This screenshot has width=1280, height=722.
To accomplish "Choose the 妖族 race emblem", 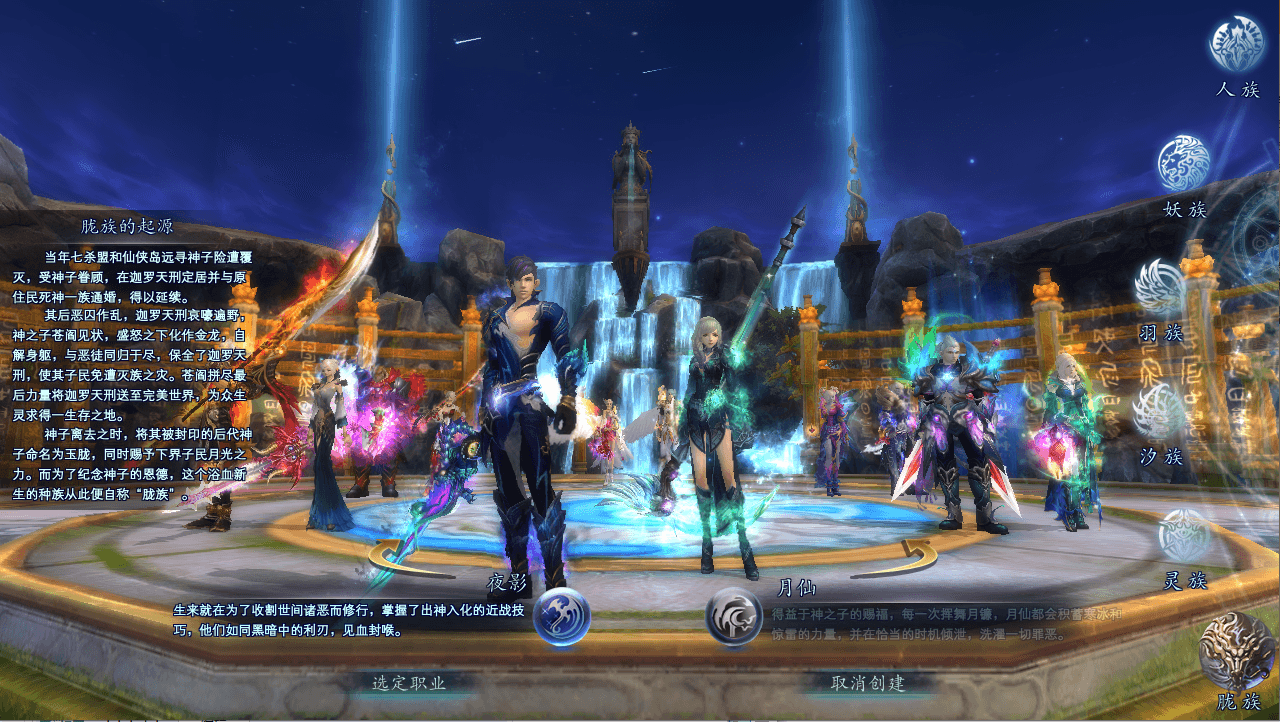I will tap(1184, 164).
